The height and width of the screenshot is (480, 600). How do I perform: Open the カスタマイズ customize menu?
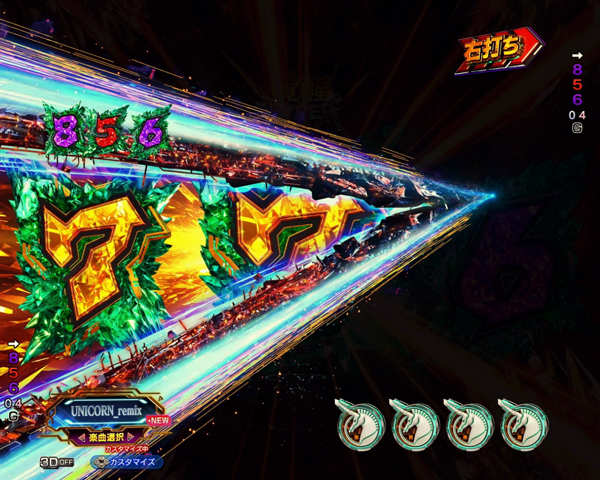coord(127,462)
